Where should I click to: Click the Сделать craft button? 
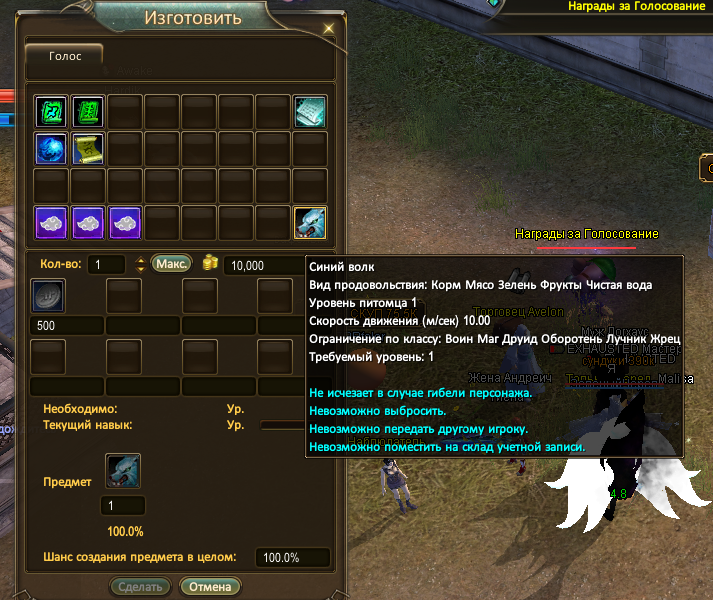[140, 587]
